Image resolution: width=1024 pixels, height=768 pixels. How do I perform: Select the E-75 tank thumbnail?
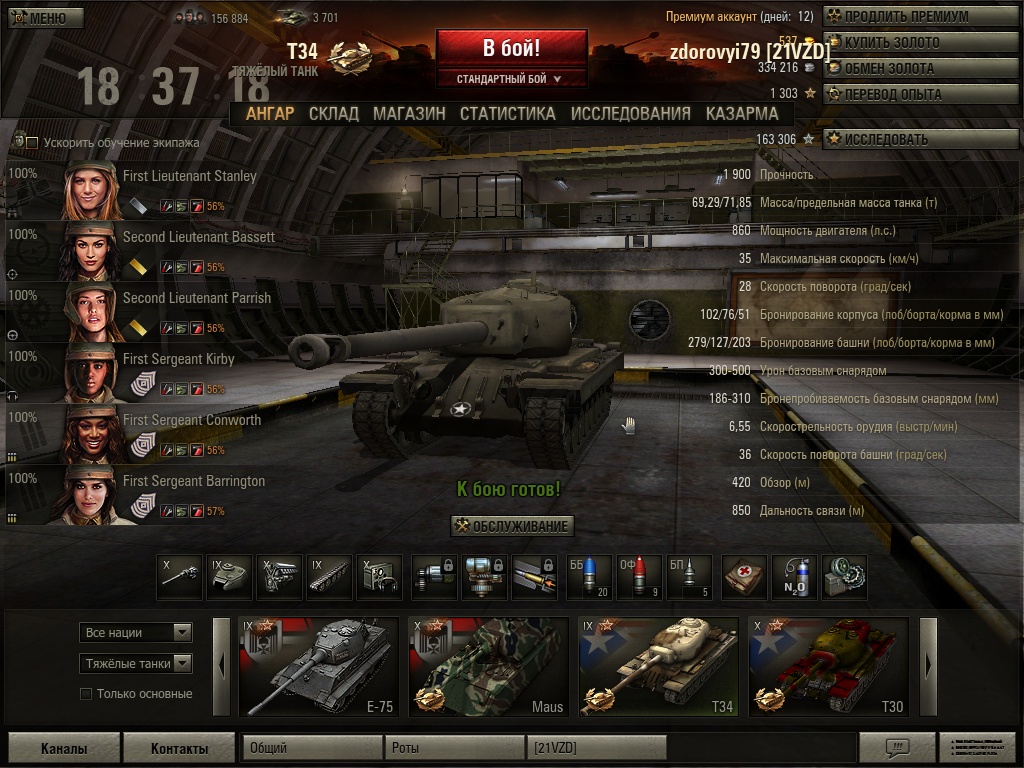(318, 666)
